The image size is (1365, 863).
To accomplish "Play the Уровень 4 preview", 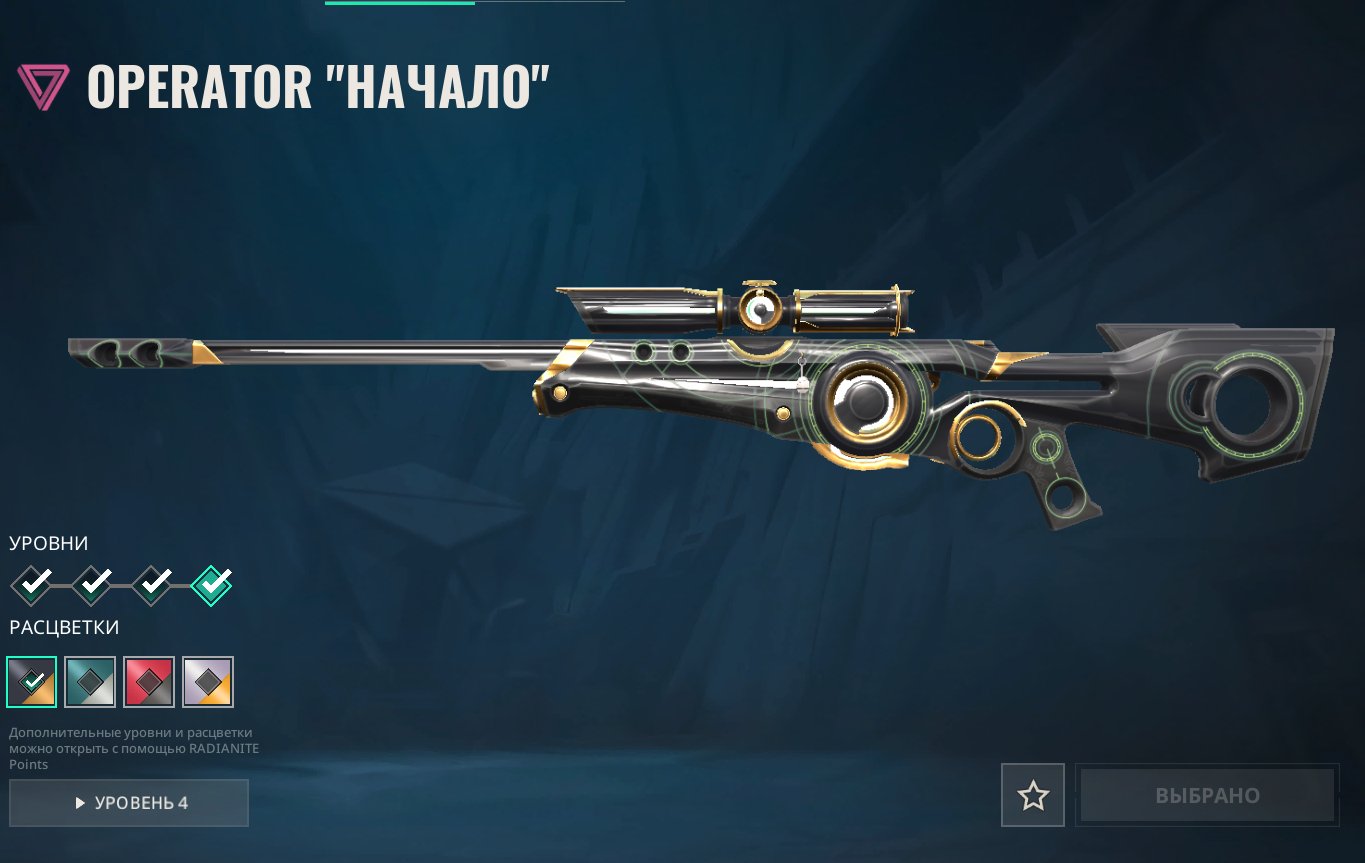I will coord(129,803).
